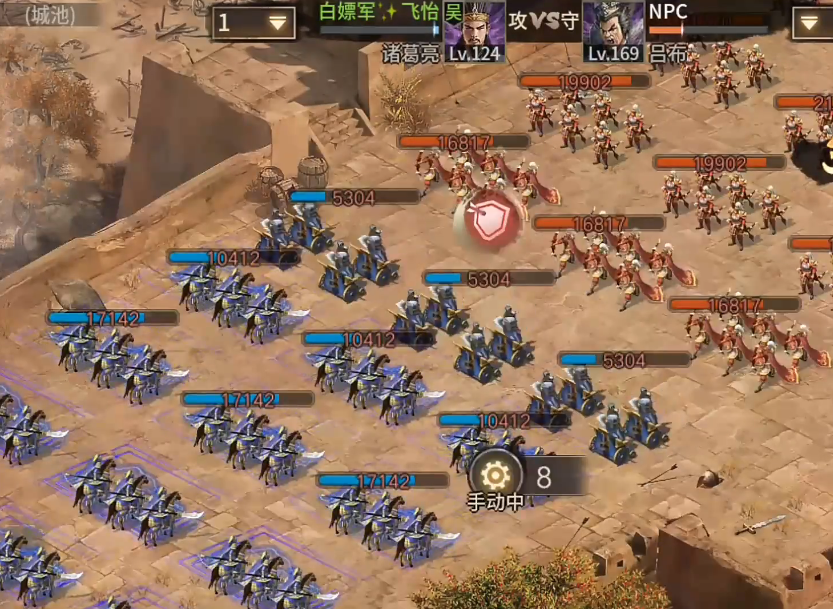Tap the red shield tactic icon

coord(488,221)
